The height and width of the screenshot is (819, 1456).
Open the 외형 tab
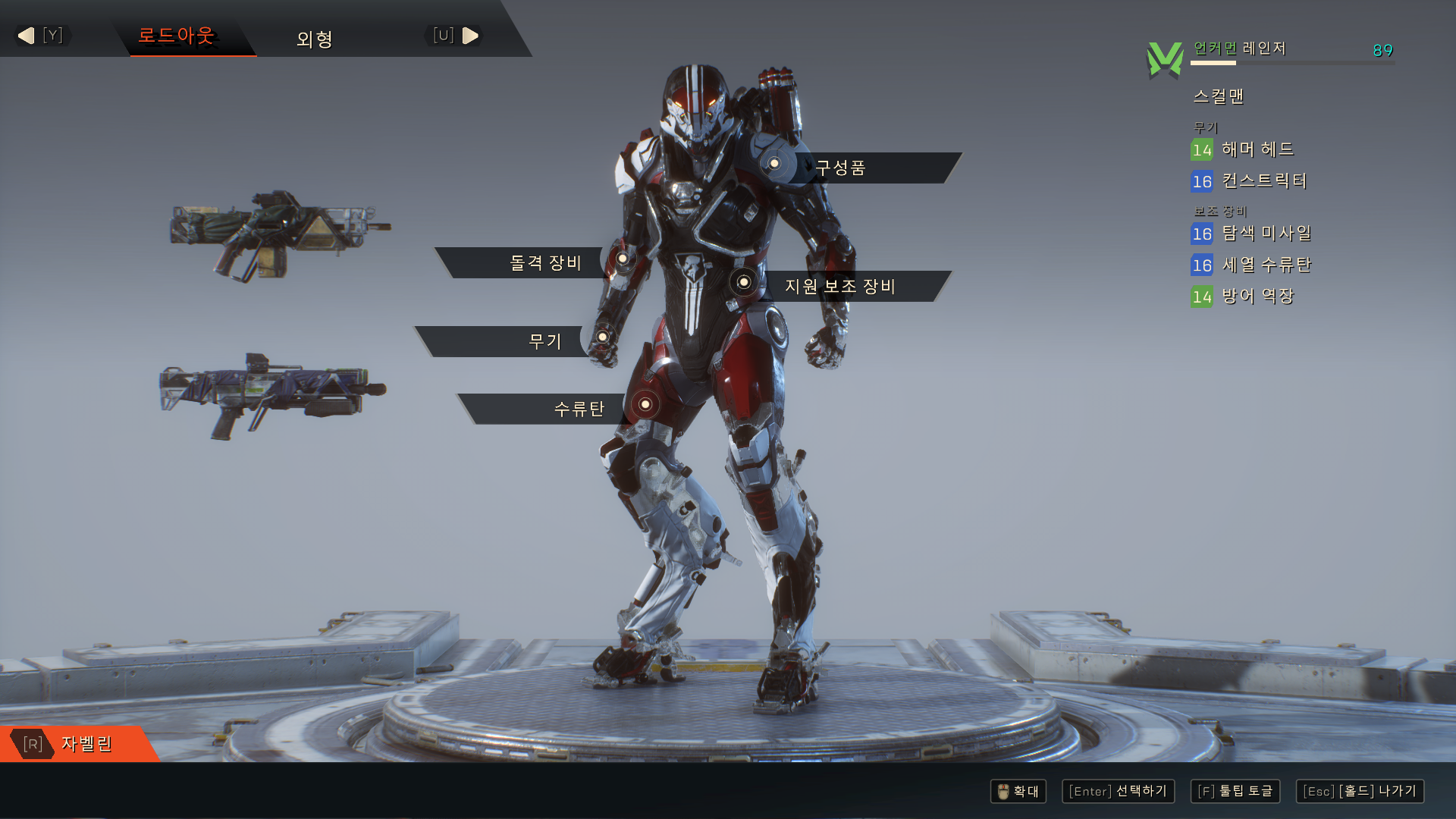(x=315, y=39)
